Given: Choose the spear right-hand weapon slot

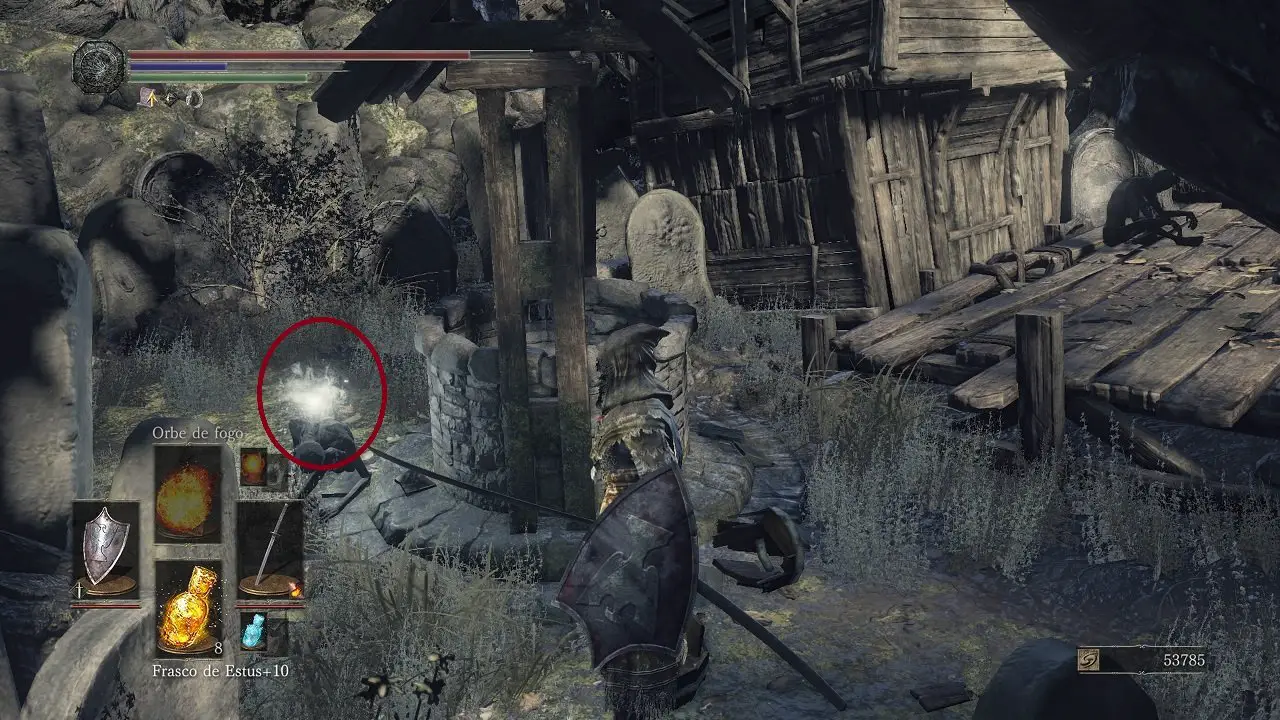Looking at the screenshot, I should pos(270,550).
